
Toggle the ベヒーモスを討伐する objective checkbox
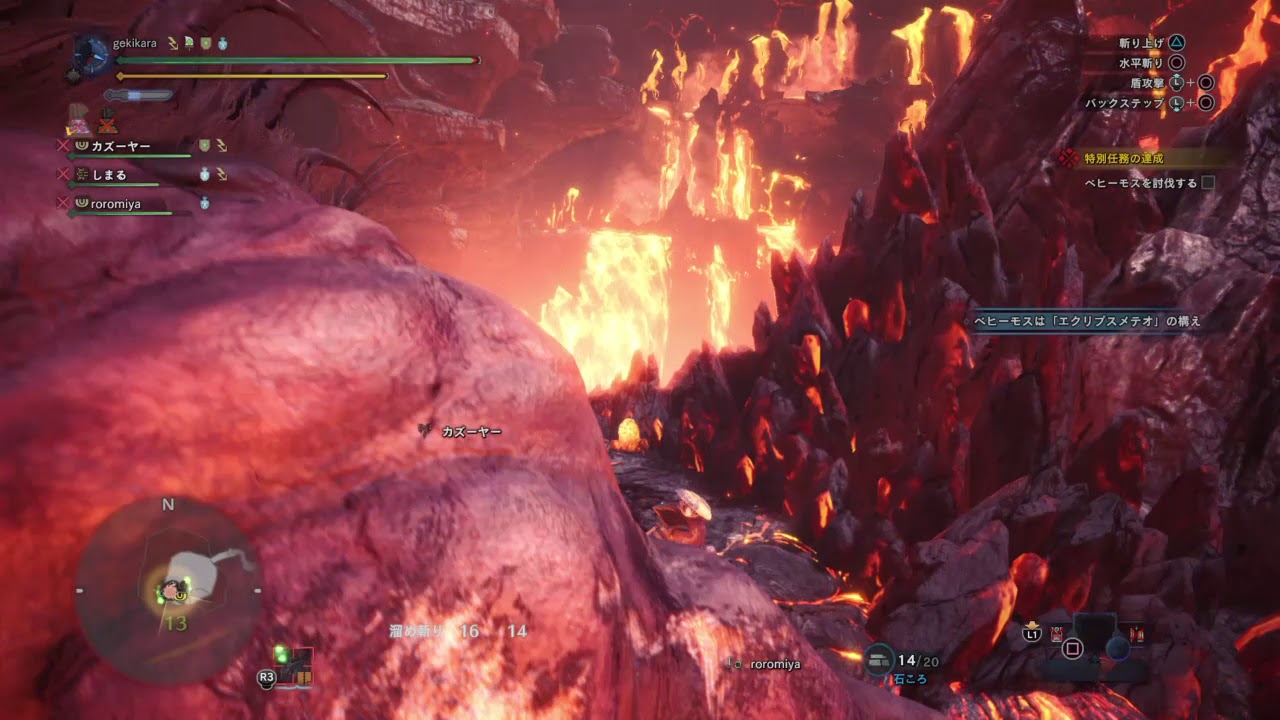(x=1208, y=183)
